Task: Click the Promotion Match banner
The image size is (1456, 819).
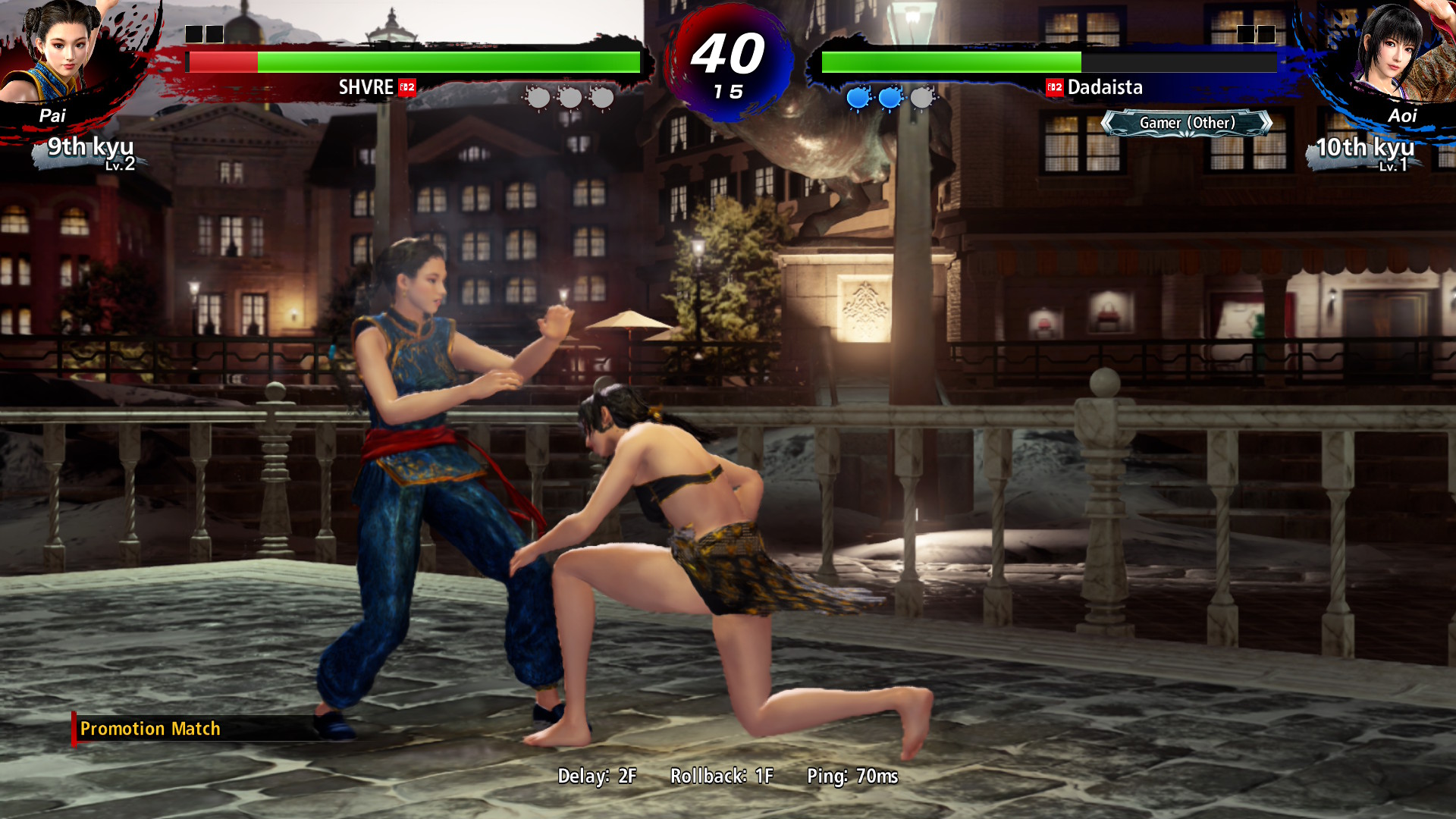Action: 150,729
